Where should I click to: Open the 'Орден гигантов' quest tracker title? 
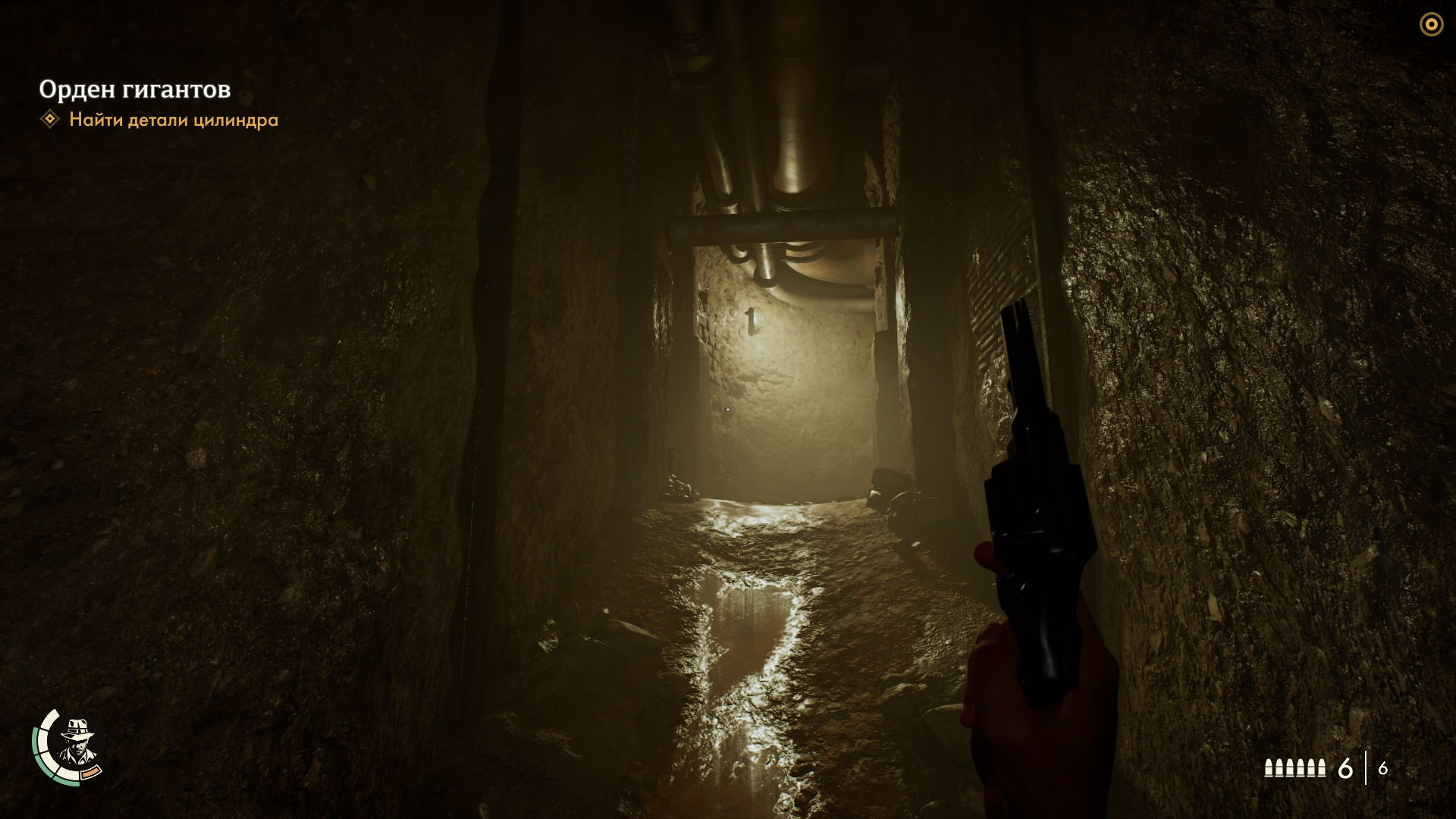[x=135, y=89]
